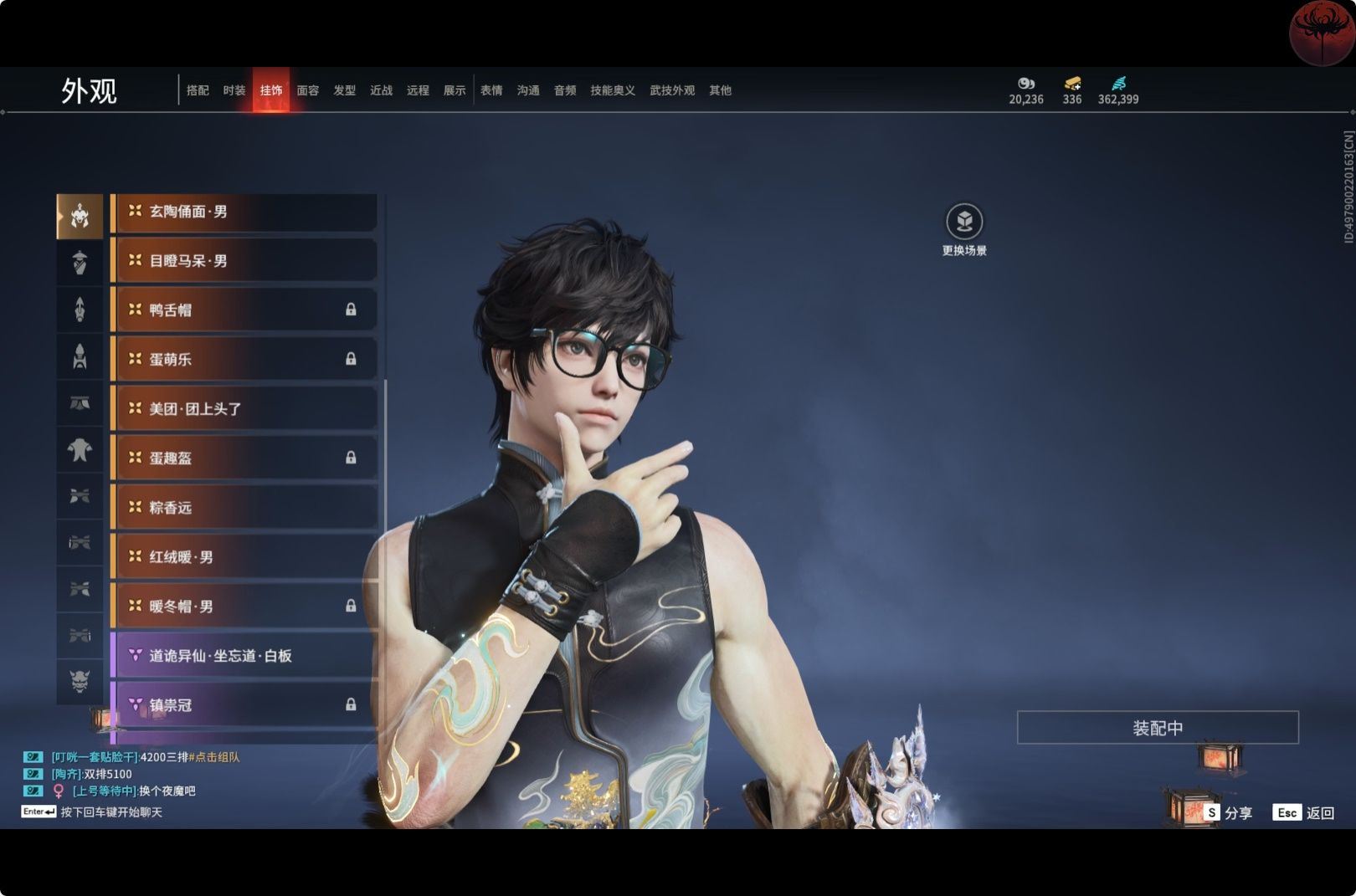Viewport: 1356px width, 896px height.
Task: Select the 其他 tab
Action: pyautogui.click(x=720, y=90)
